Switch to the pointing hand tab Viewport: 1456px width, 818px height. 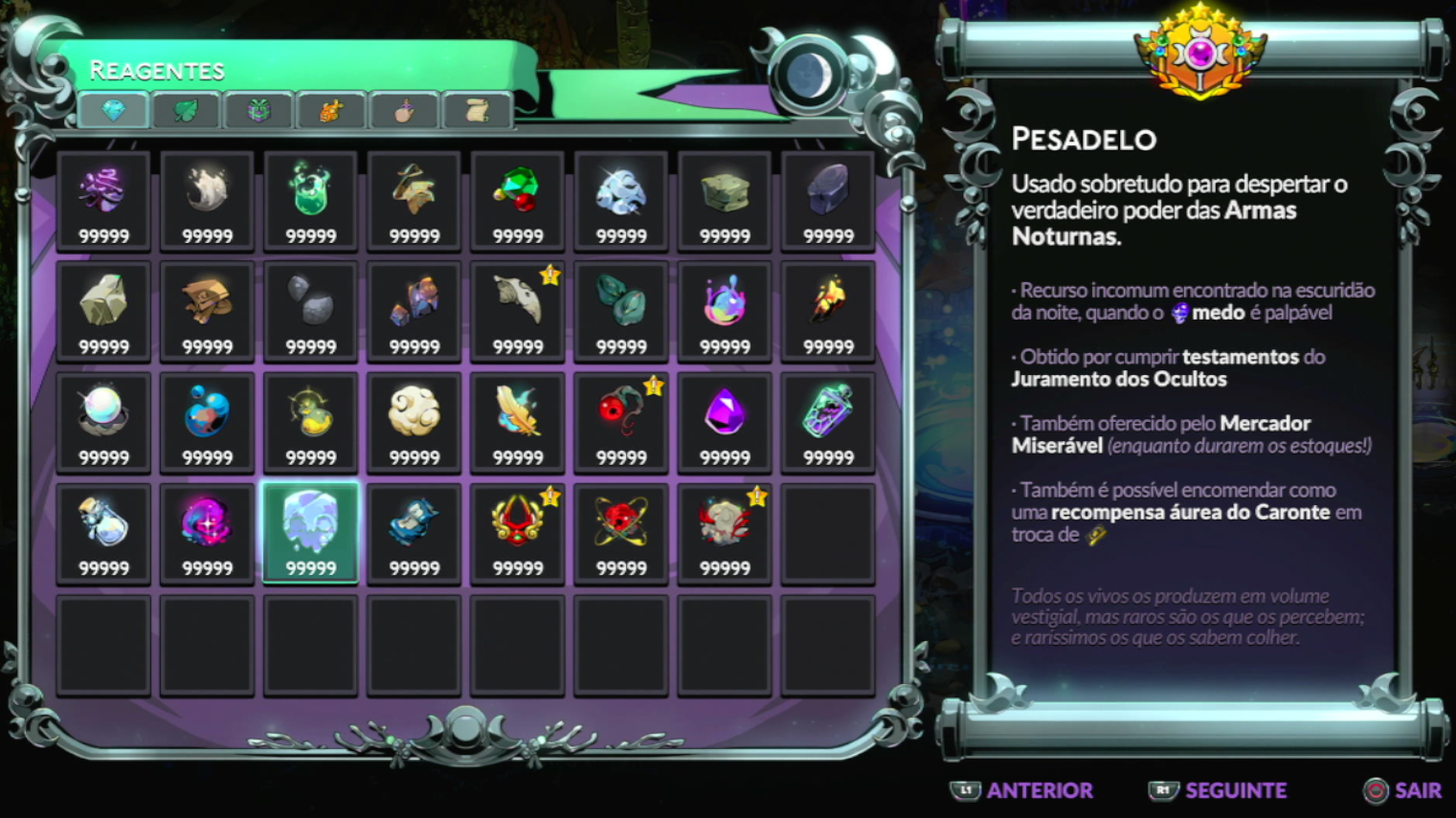pyautogui.click(x=404, y=111)
